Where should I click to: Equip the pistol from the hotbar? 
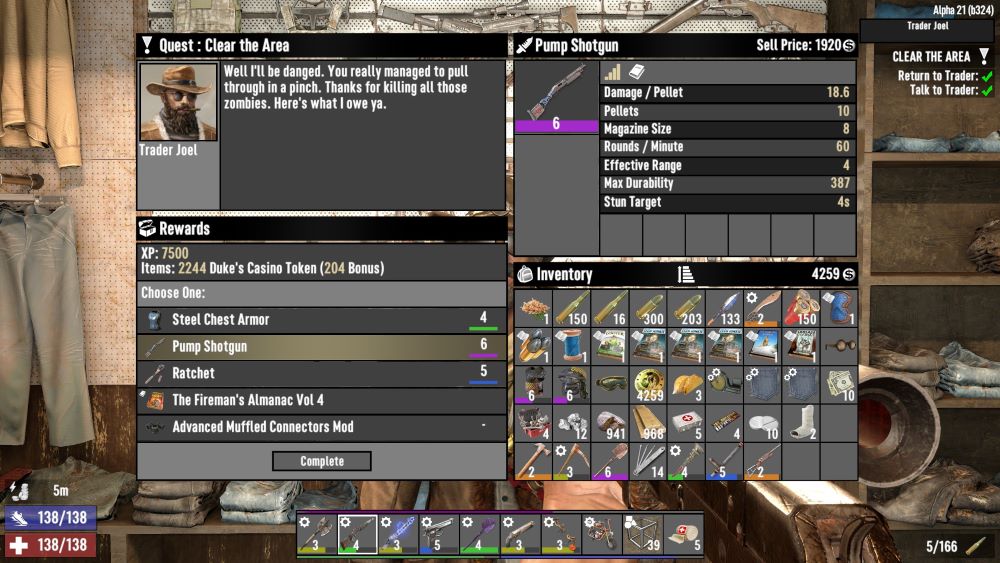point(439,535)
